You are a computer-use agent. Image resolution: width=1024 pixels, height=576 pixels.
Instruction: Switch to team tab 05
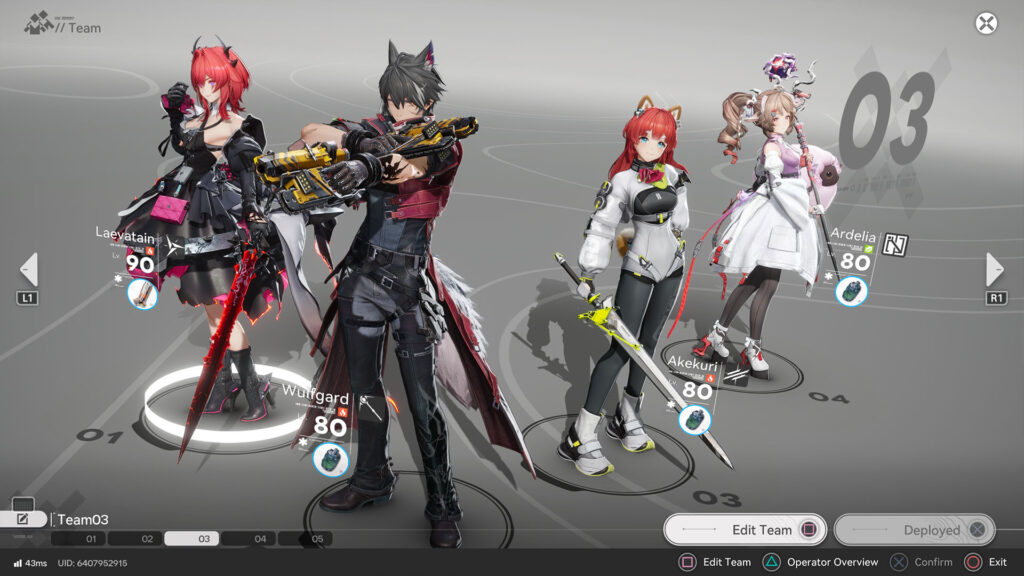pyautogui.click(x=318, y=539)
